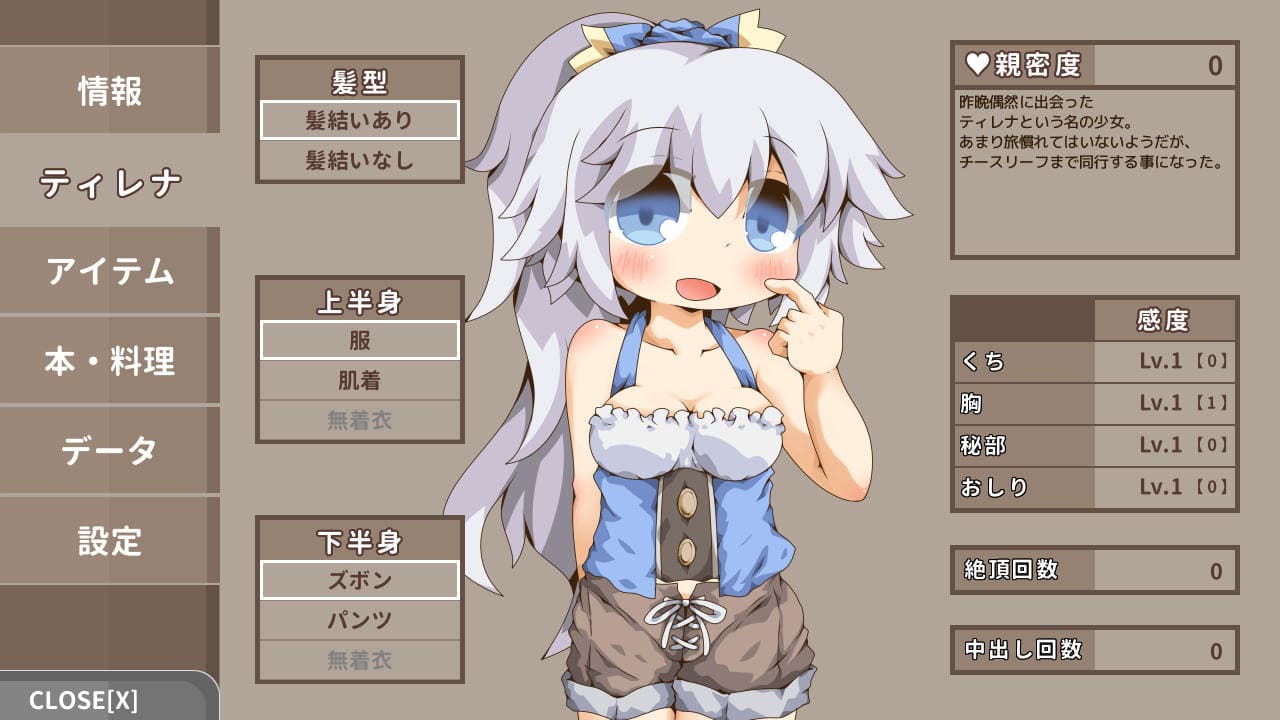
Task: Select the 本・料理 tab
Action: (x=110, y=361)
